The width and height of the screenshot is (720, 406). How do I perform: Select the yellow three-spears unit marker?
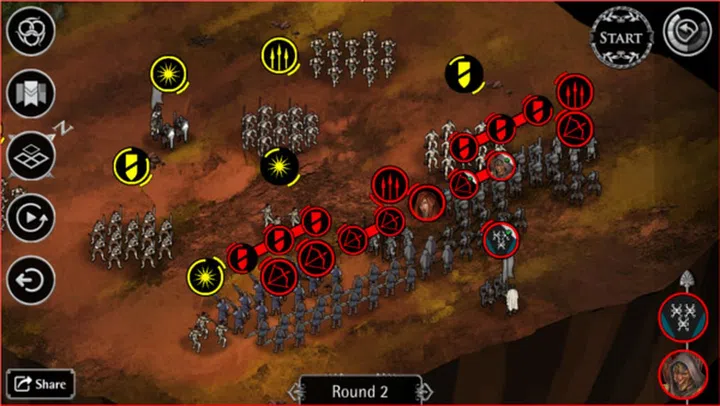coord(278,54)
